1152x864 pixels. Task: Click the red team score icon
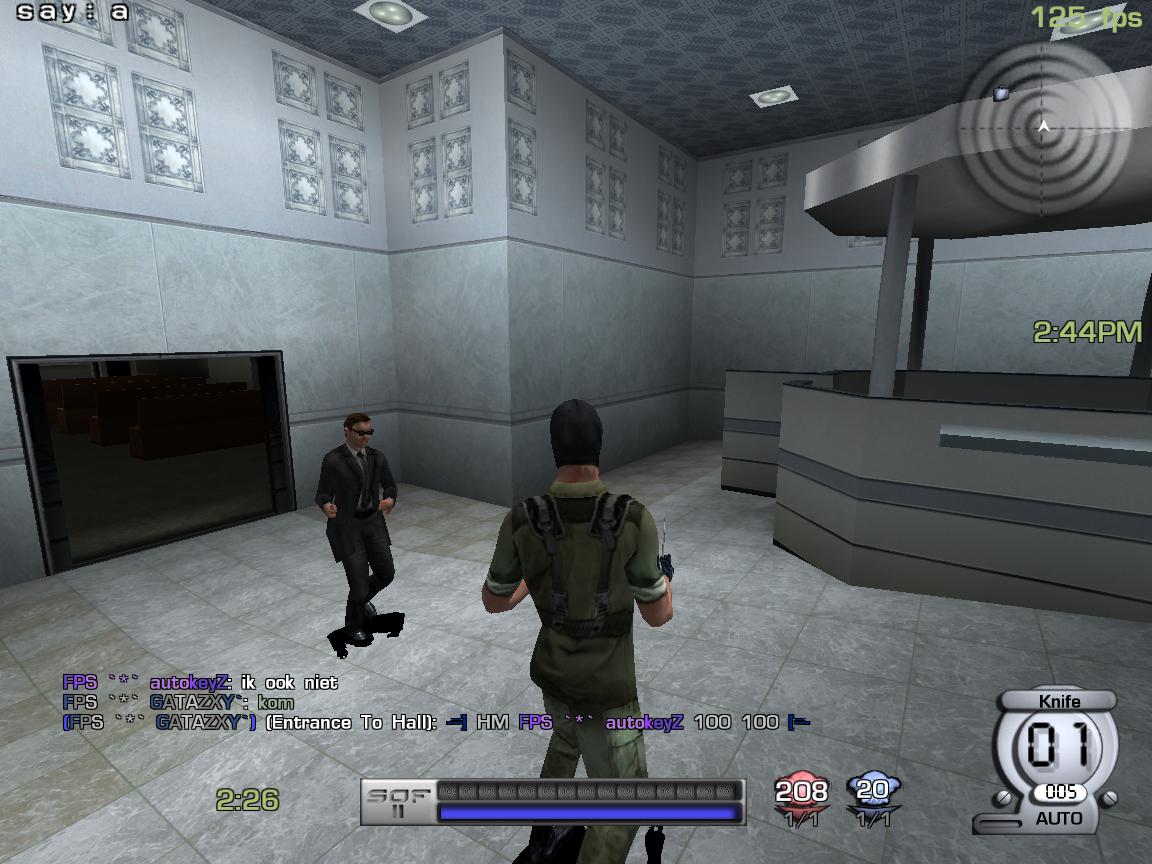802,791
